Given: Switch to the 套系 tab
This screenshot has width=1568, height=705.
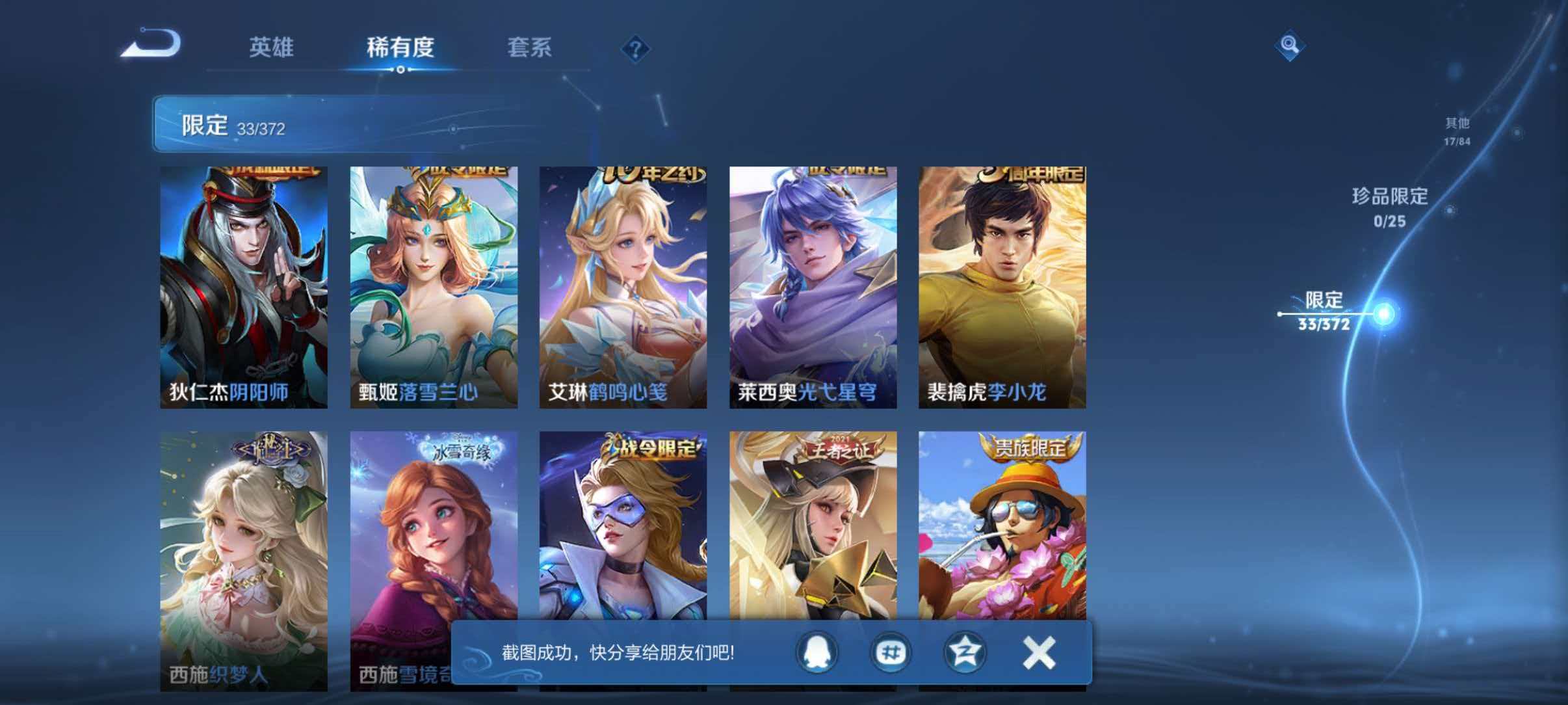Looking at the screenshot, I should 530,48.
